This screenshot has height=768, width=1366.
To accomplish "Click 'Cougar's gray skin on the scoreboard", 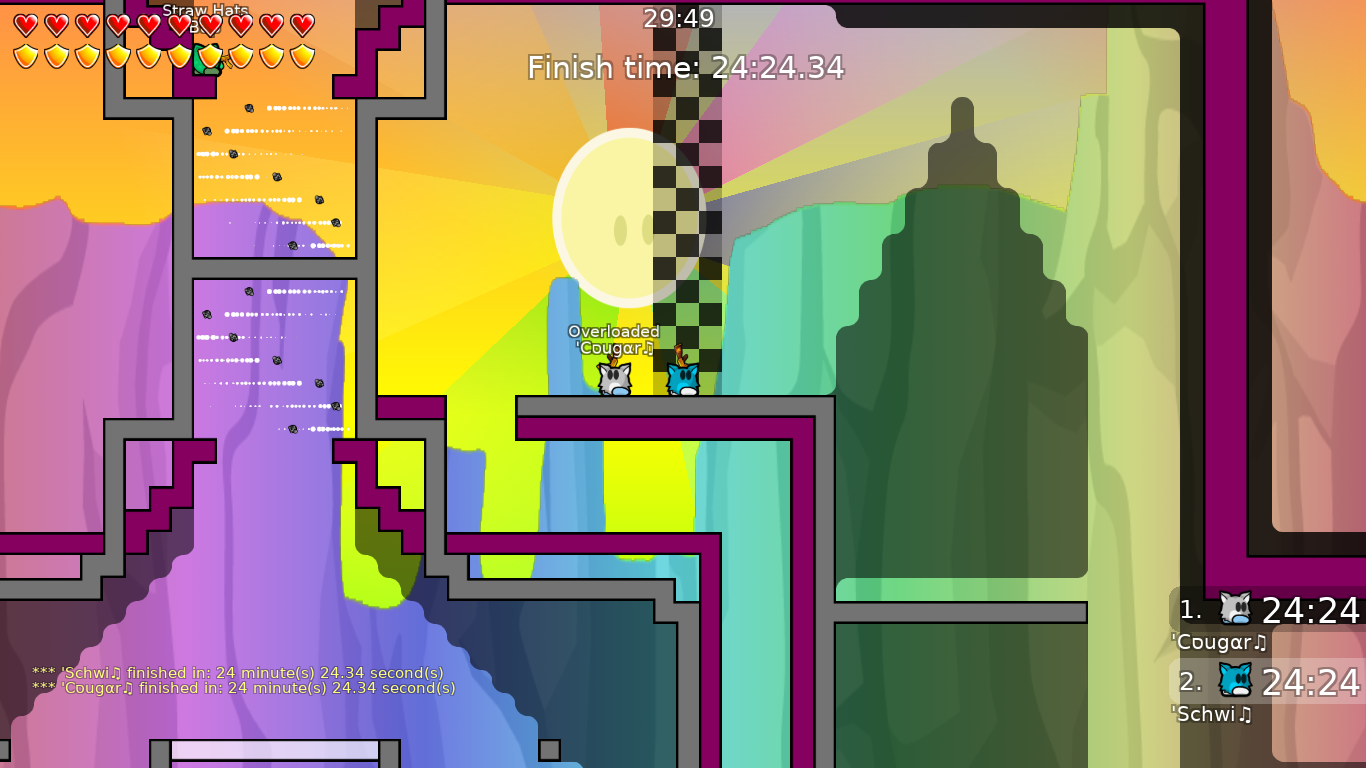I will pos(1234,605).
